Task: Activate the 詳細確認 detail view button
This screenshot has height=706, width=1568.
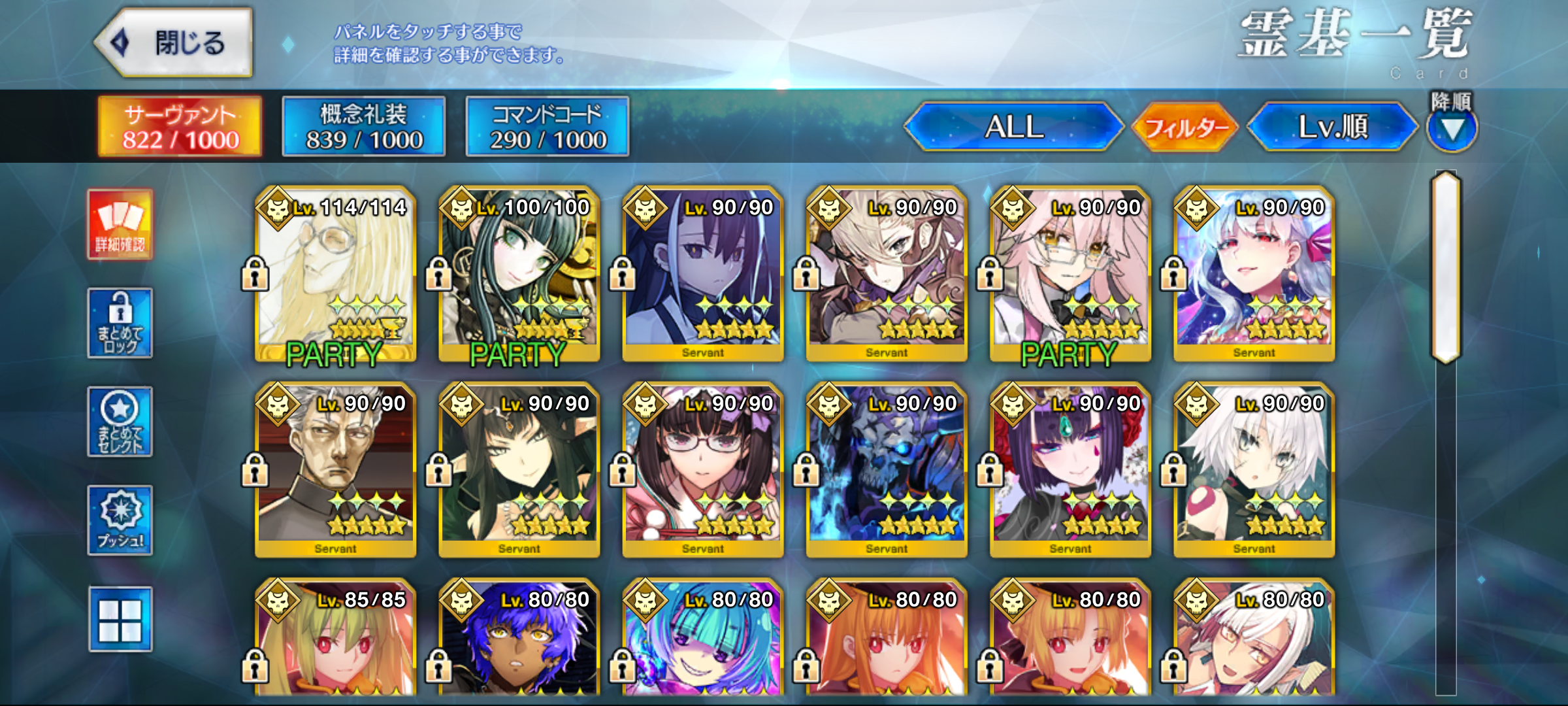Action: 120,224
